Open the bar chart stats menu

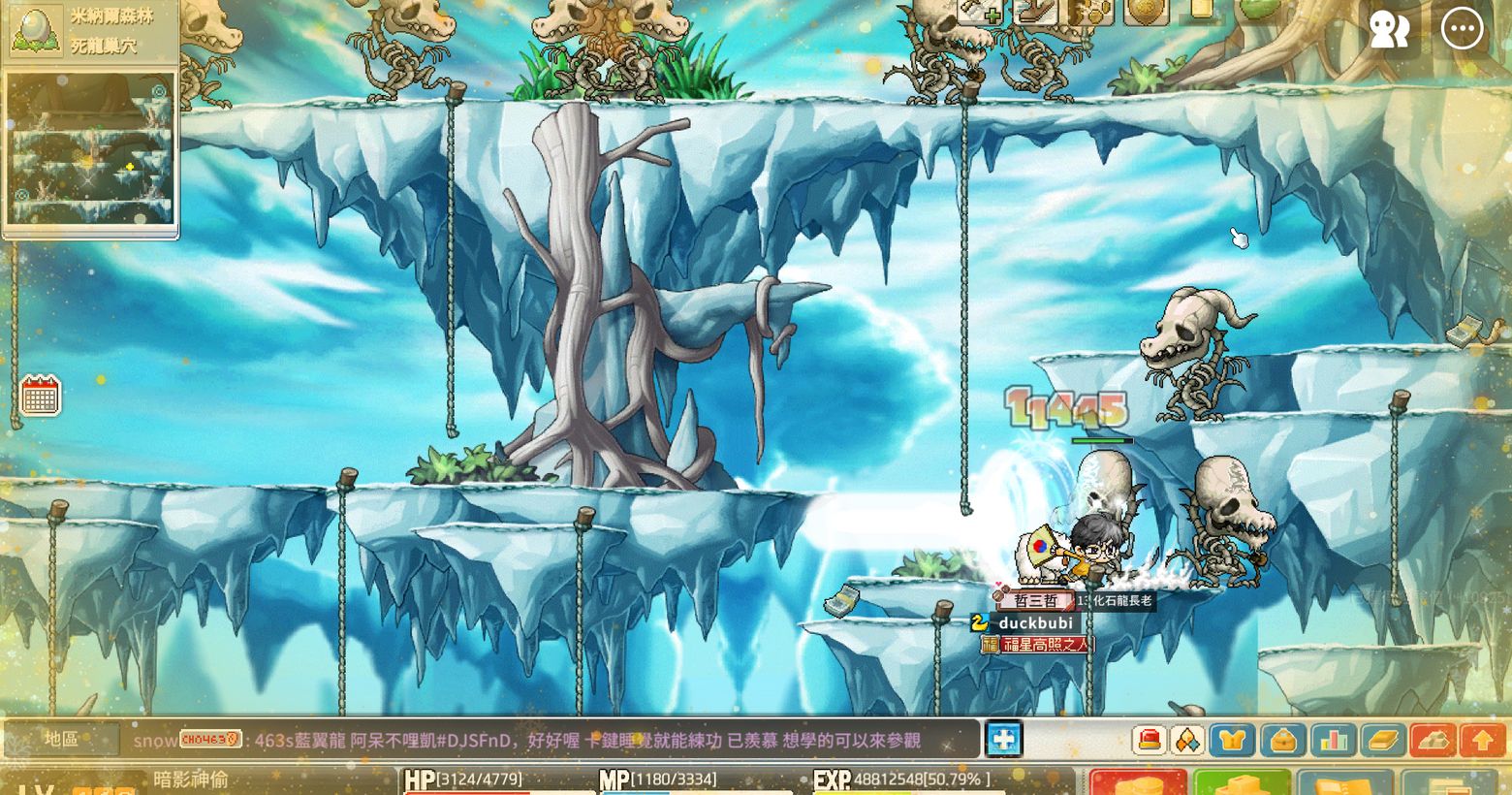coord(1334,741)
